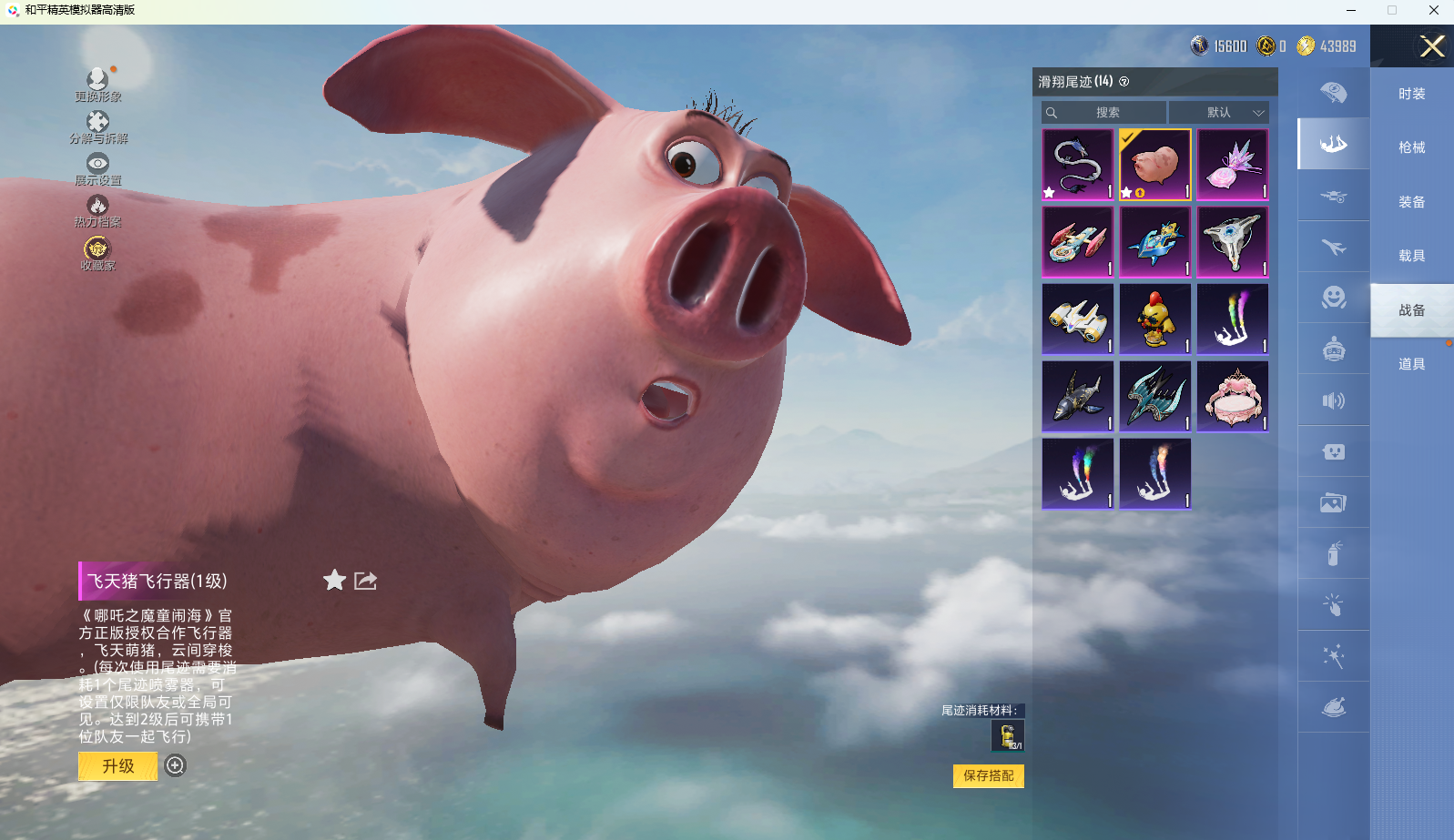1454x840 pixels.
Task: Open 分解与拆解 dismantle option
Action: pyautogui.click(x=97, y=127)
